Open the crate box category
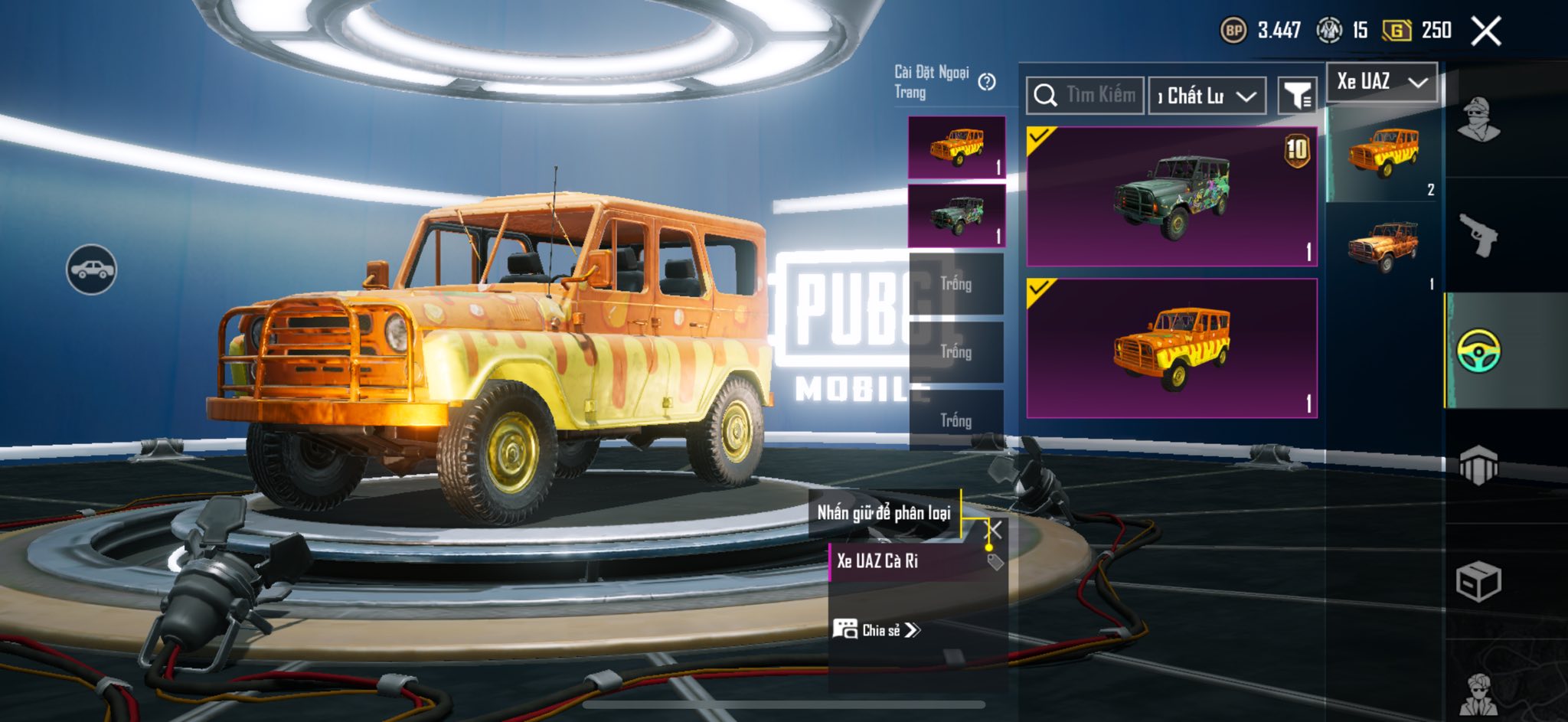 1478,582
